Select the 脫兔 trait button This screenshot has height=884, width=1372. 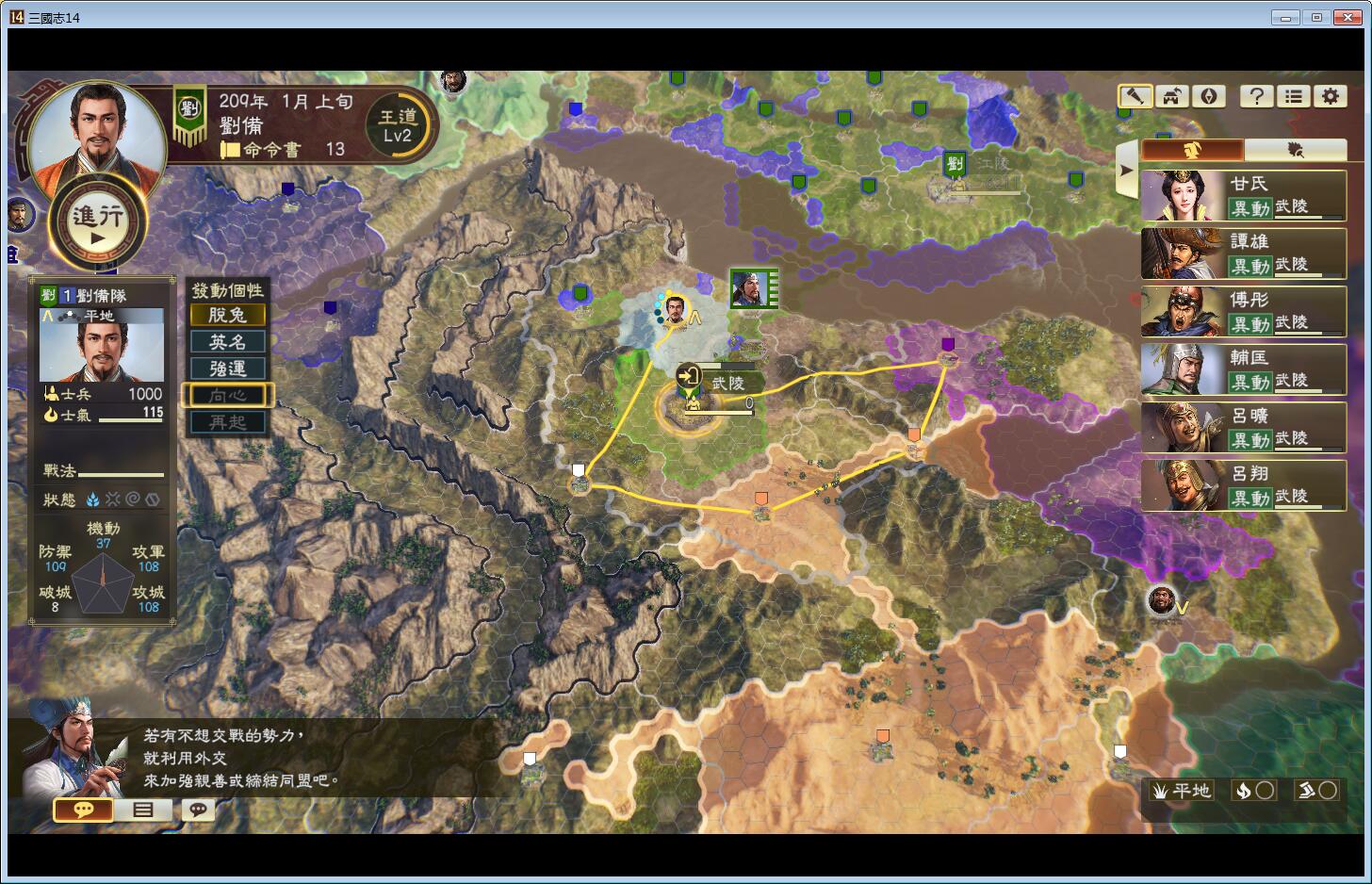click(227, 315)
